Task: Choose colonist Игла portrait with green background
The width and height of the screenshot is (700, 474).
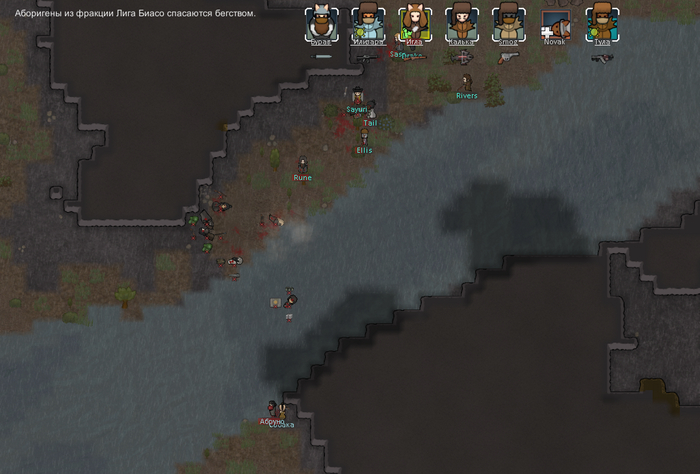Action: (414, 22)
